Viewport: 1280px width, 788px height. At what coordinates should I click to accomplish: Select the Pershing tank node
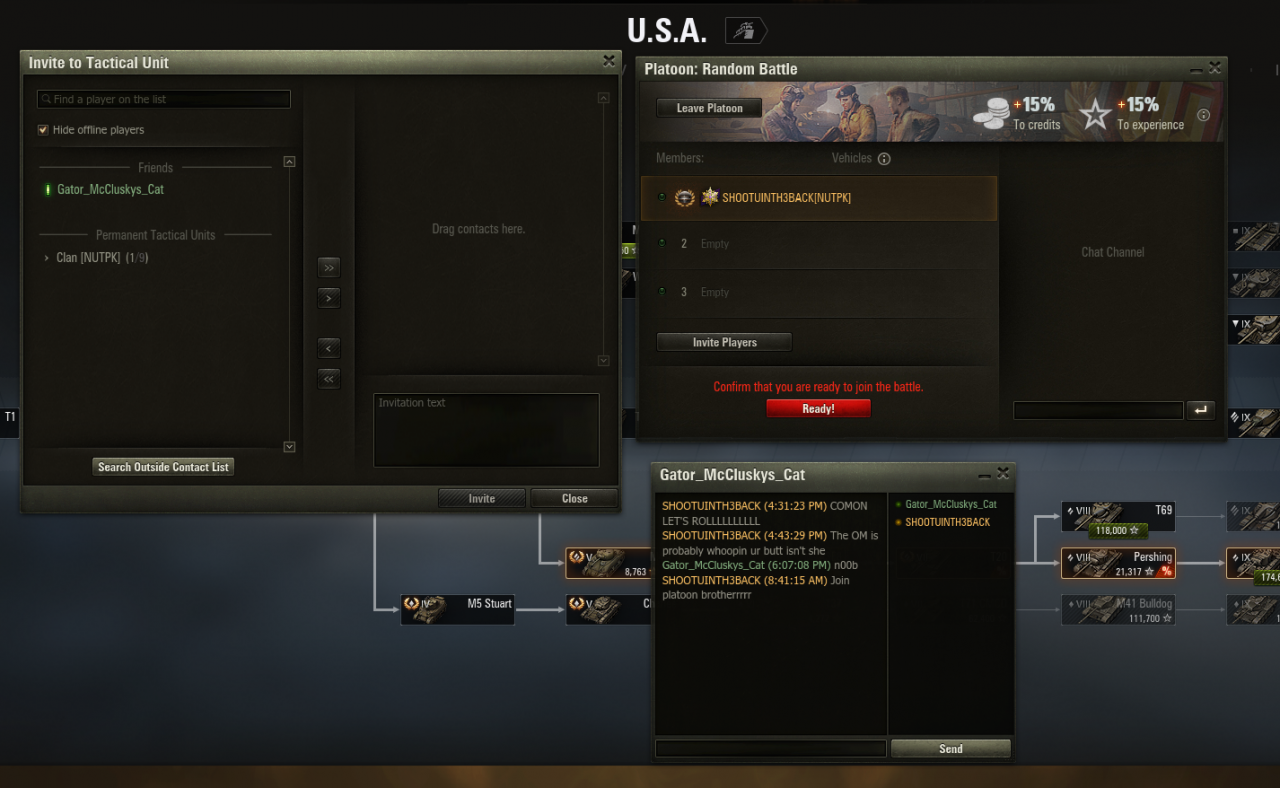[x=1119, y=563]
